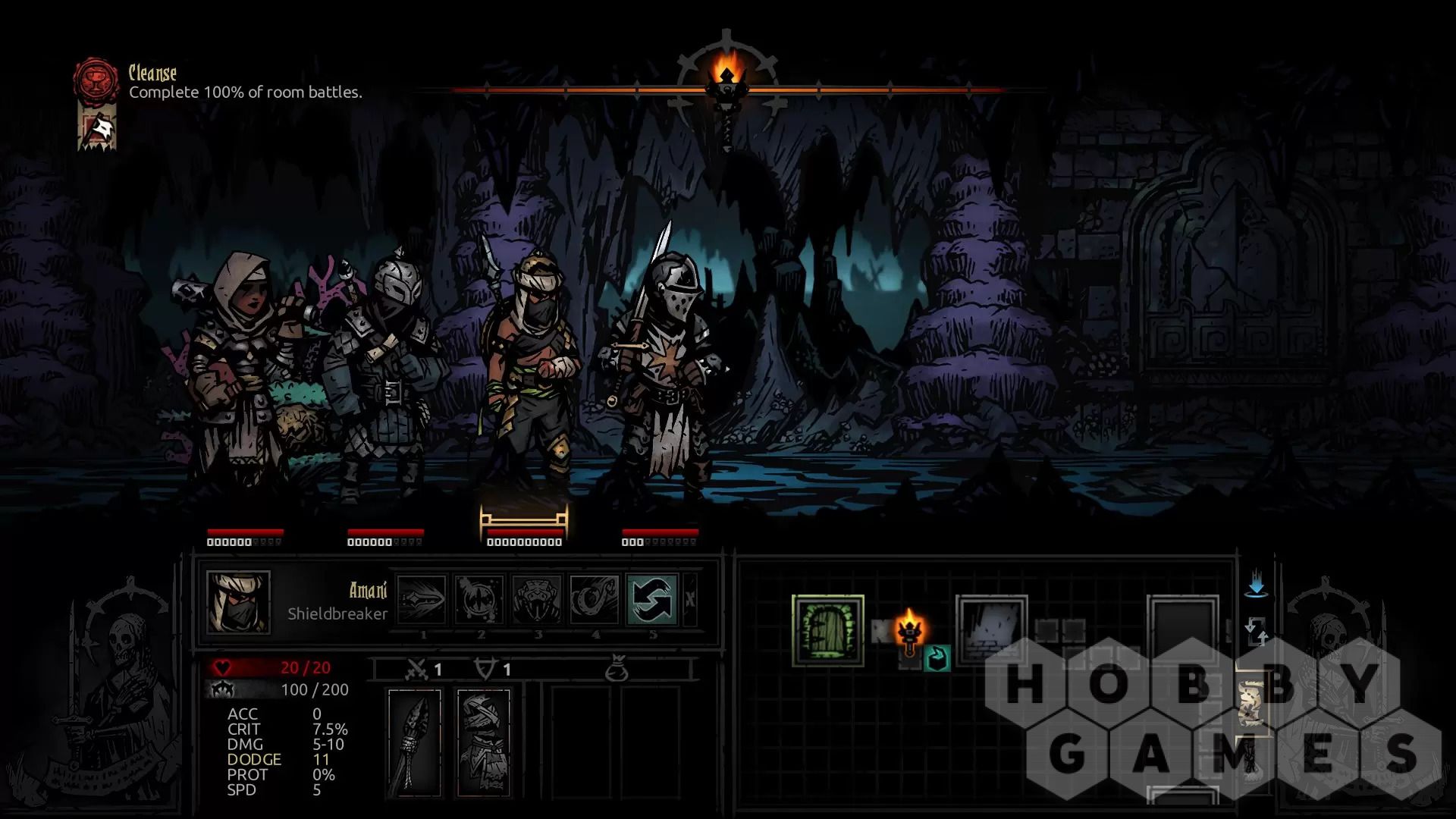Inspect the equipped spear weapon slot
1456x819 pixels.
414,742
